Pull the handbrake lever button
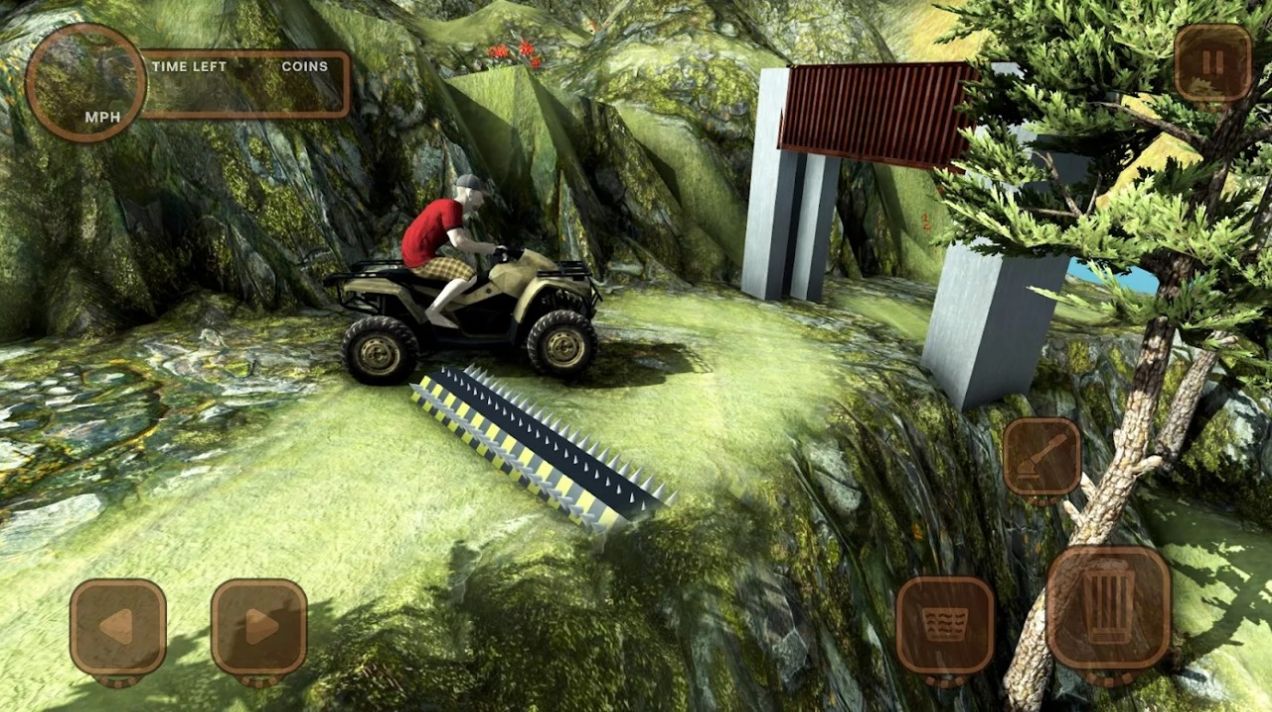The width and height of the screenshot is (1272, 712). pyautogui.click(x=1042, y=456)
